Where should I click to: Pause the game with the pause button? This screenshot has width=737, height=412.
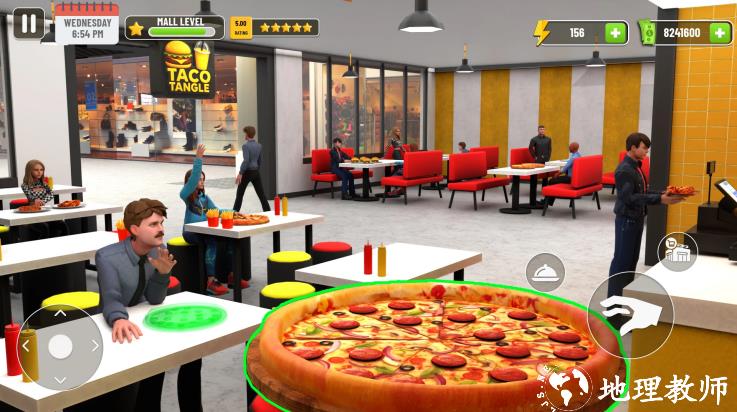[29, 23]
